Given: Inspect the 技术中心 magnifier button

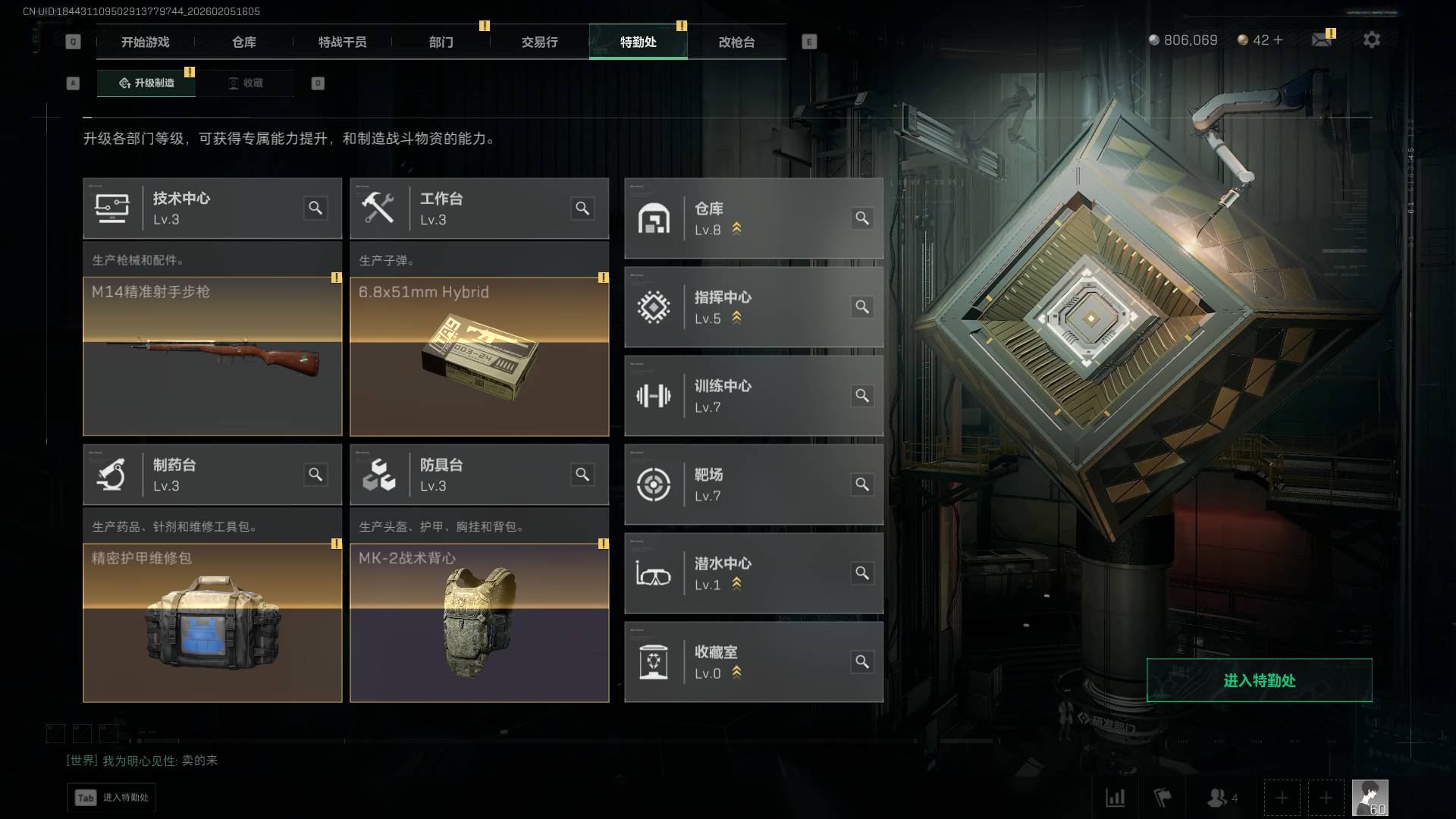Looking at the screenshot, I should pos(315,208).
